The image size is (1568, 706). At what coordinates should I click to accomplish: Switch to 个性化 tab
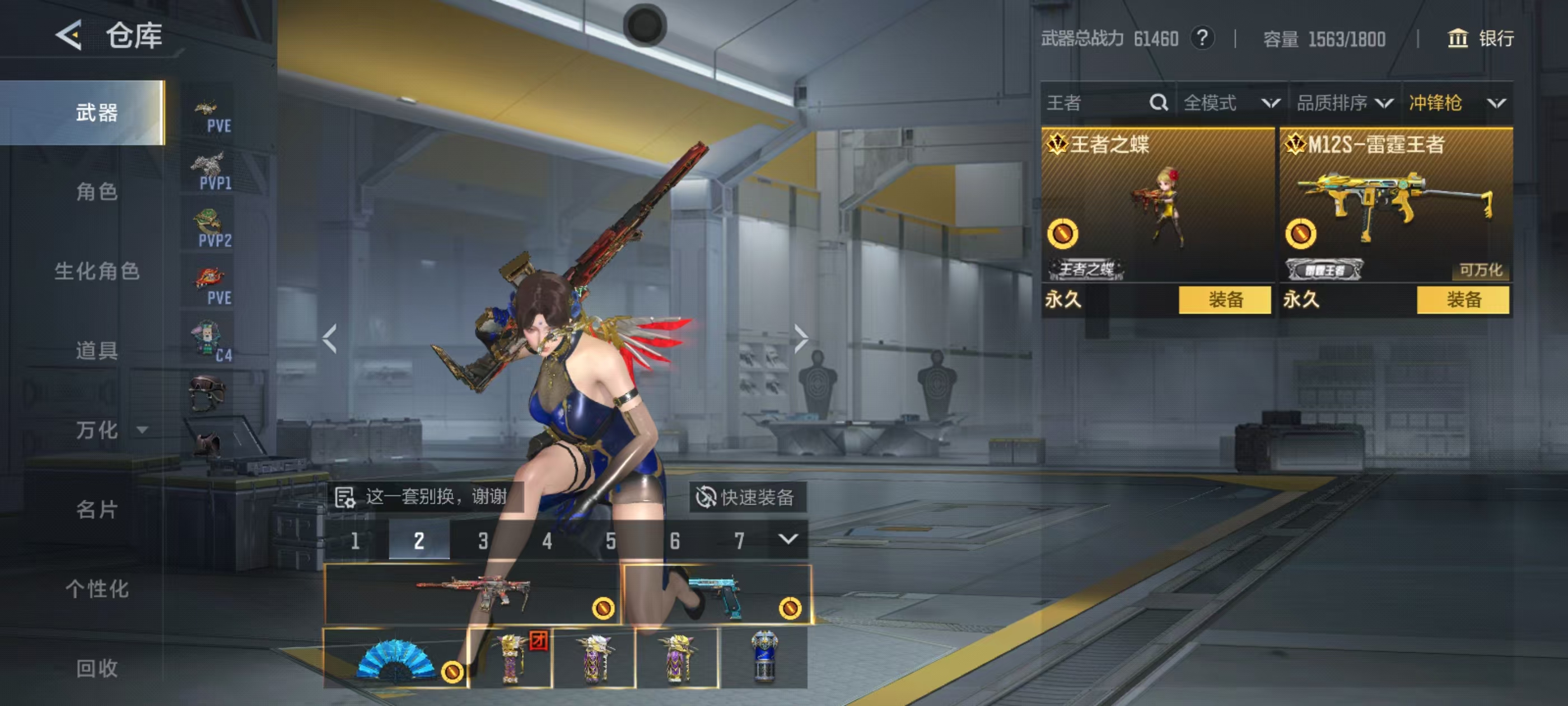coord(96,588)
